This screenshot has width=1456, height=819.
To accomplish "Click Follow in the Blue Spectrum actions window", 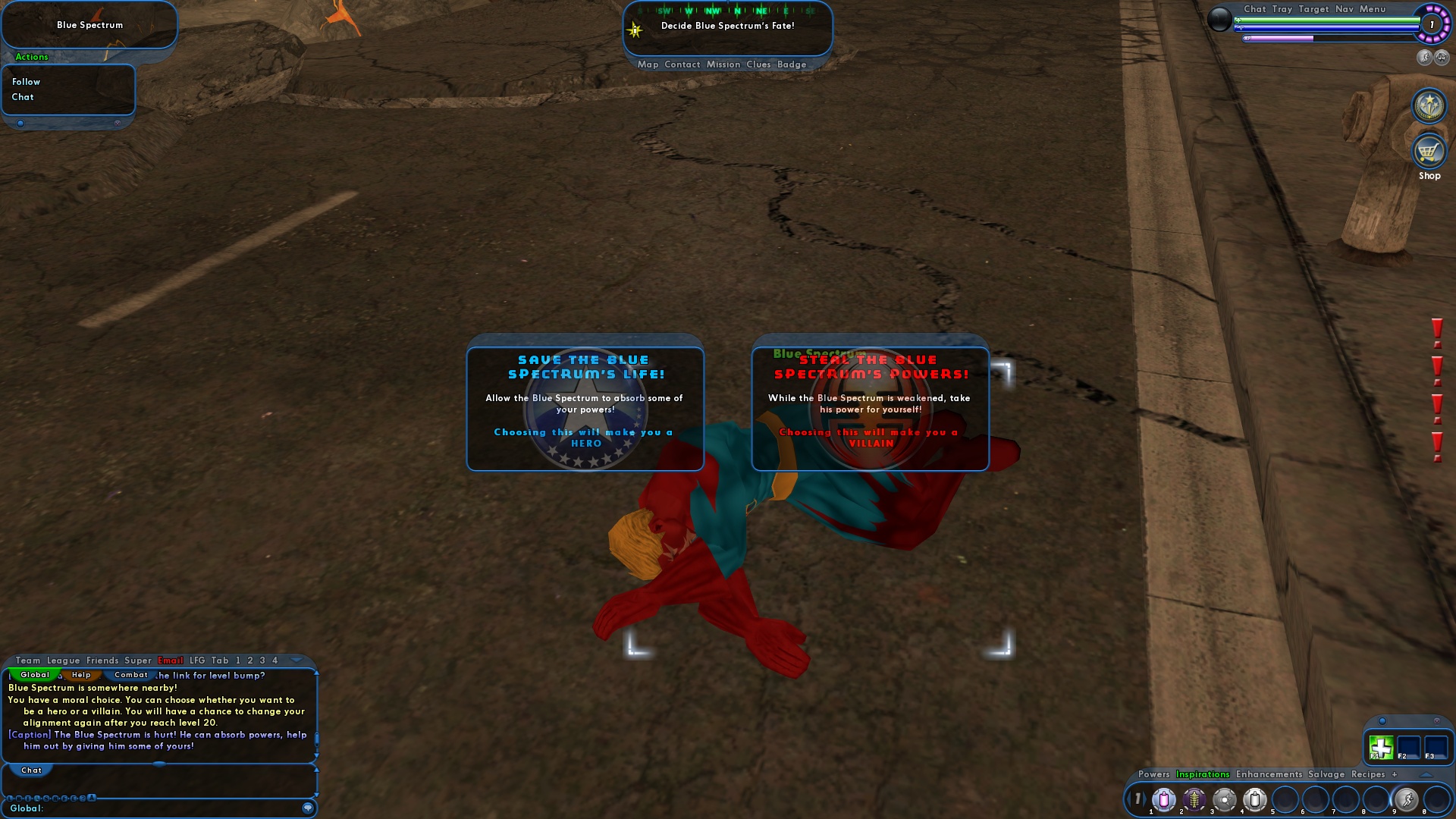I will 27,81.
